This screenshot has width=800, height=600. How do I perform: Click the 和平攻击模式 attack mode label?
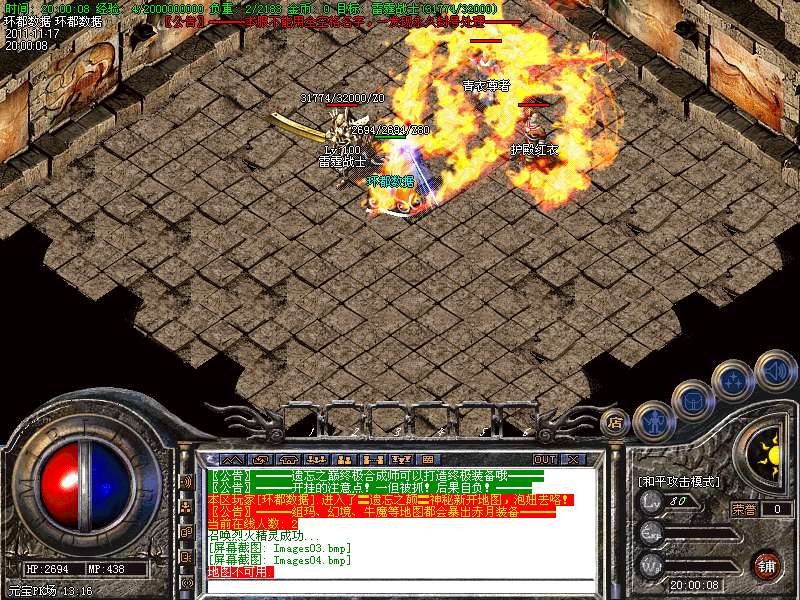(679, 481)
